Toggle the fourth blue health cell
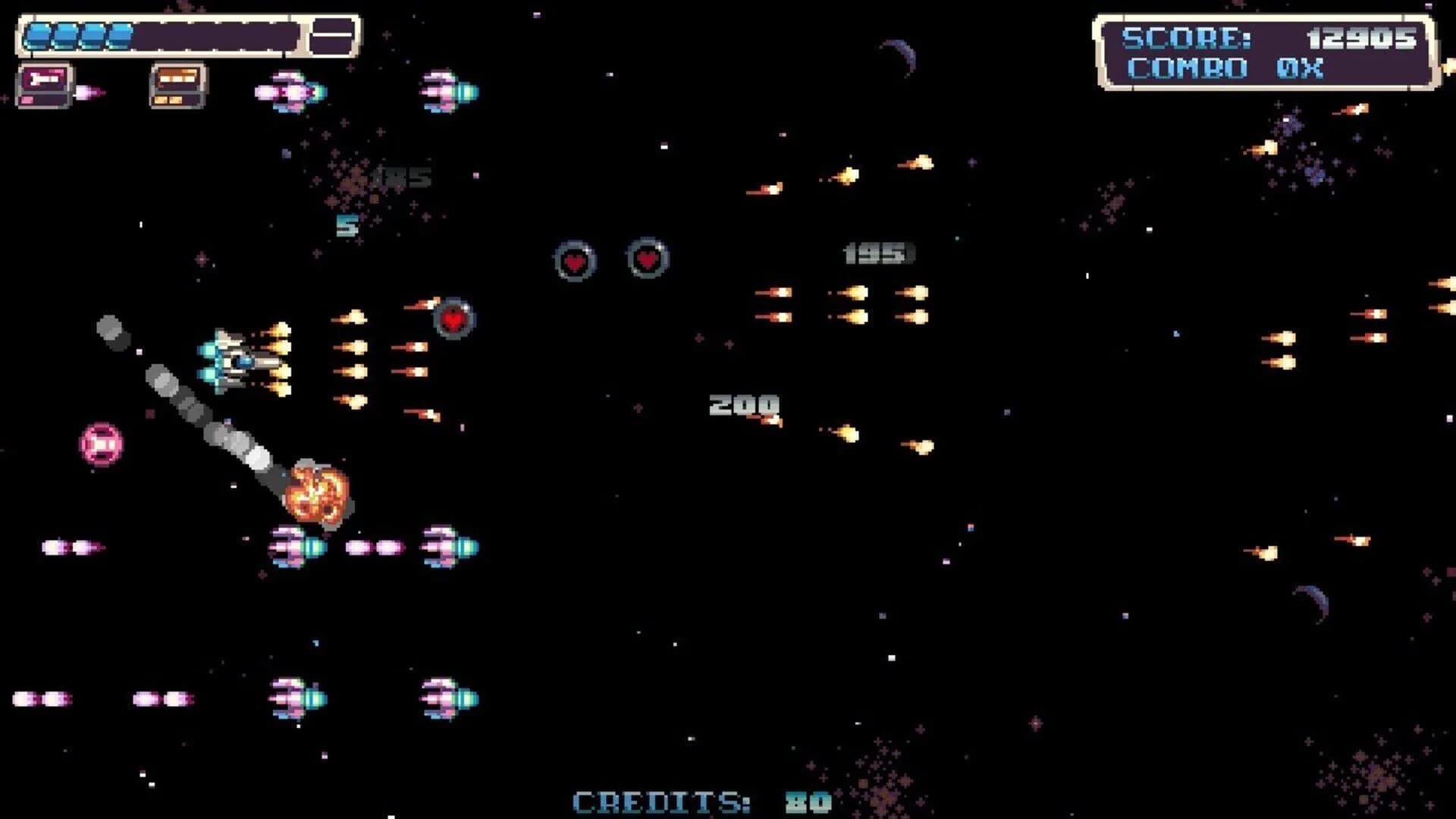The width and height of the screenshot is (1456, 819). 118,34
